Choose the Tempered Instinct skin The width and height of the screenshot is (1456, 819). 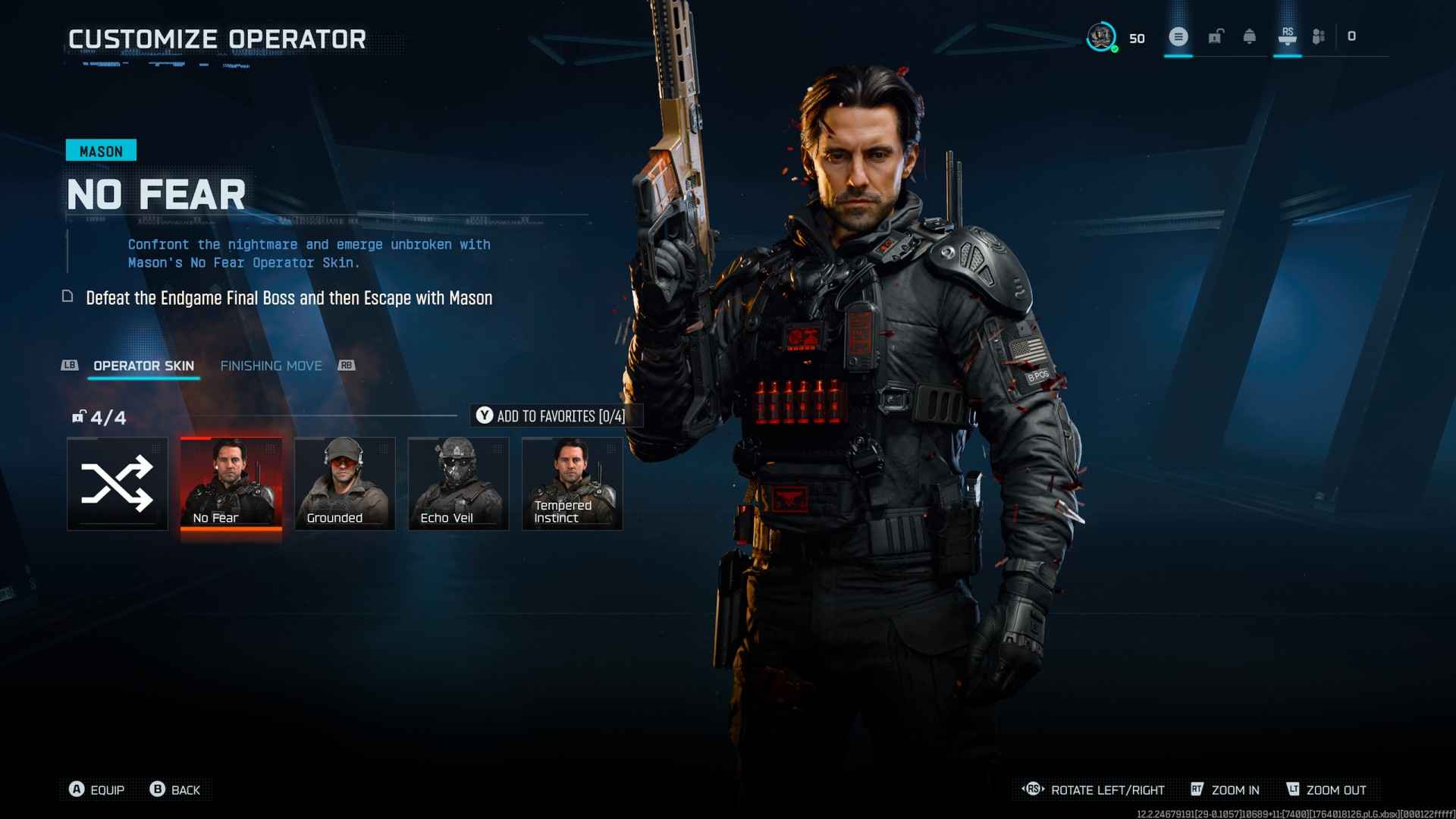coord(573,484)
